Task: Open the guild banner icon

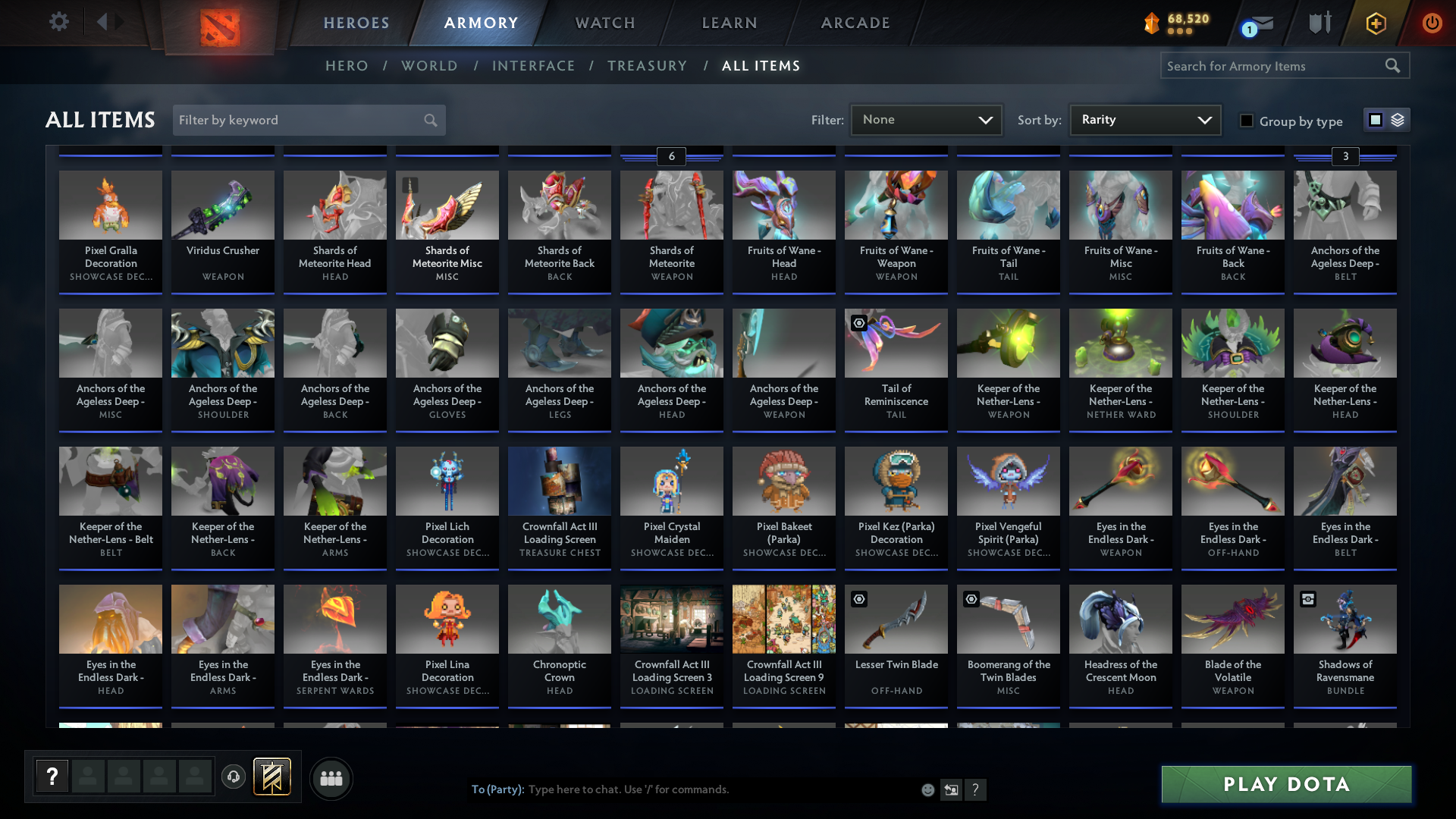Action: coord(272,777)
